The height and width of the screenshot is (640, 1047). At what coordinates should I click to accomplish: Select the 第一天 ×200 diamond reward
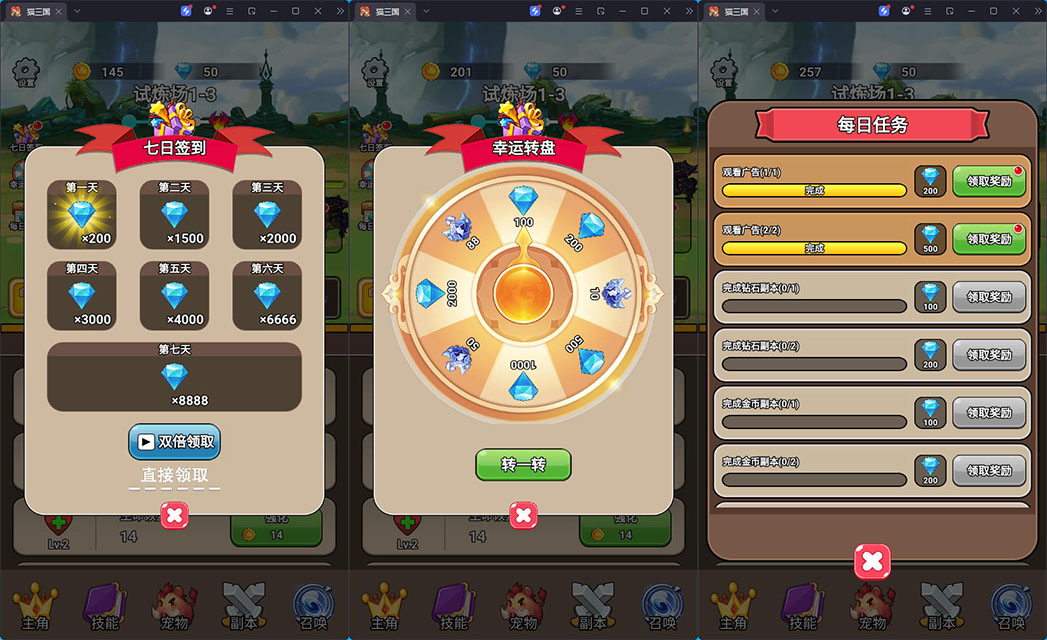coord(82,214)
